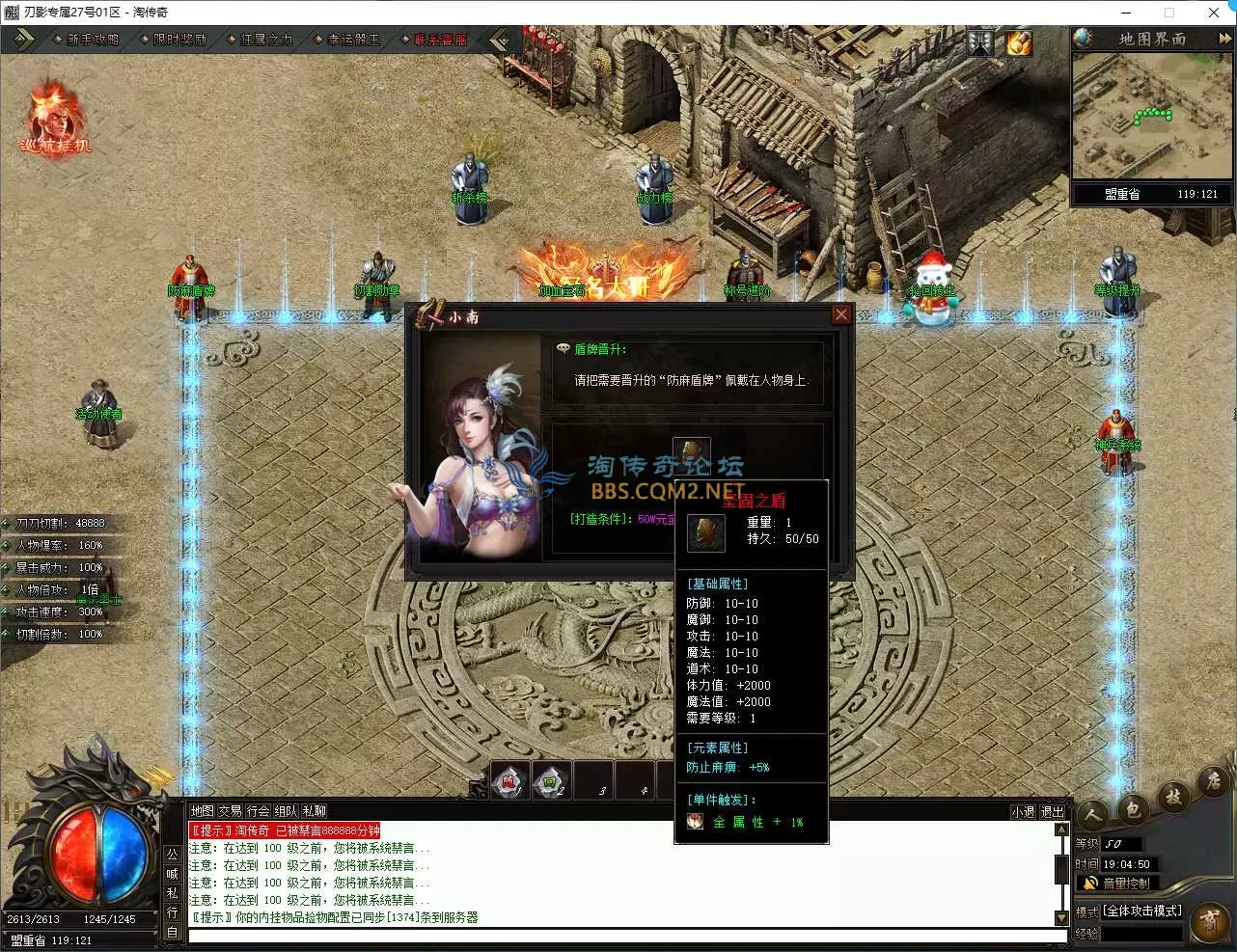Switch chat to the 组队 team tab
Viewport: 1237px width, 952px height.
tap(286, 811)
